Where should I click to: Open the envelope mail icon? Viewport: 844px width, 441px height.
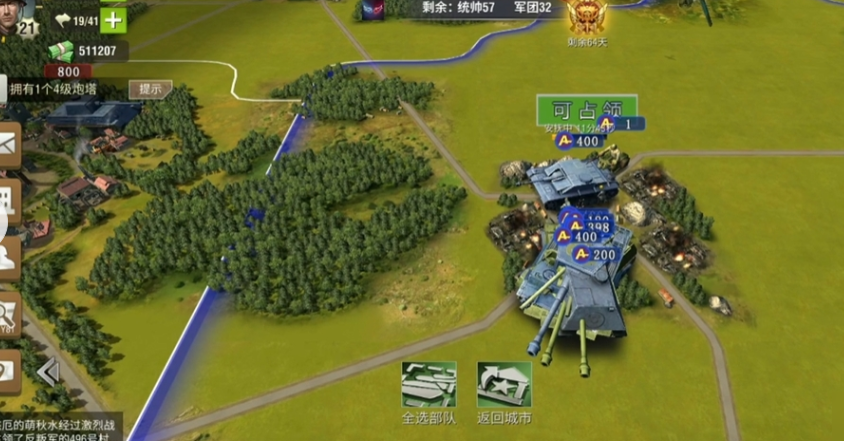pos(9,146)
